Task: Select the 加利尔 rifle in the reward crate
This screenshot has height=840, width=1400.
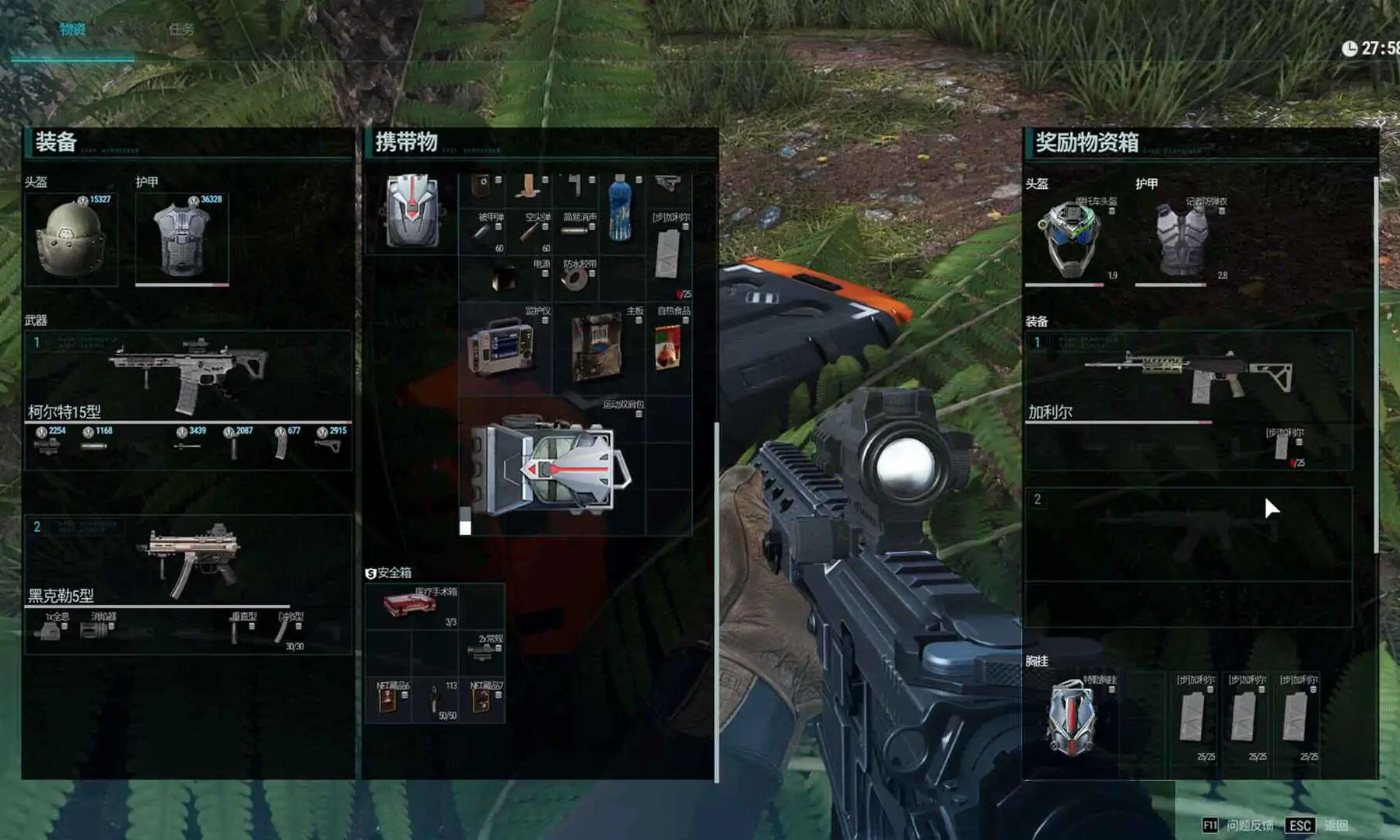Action: pos(1188,376)
